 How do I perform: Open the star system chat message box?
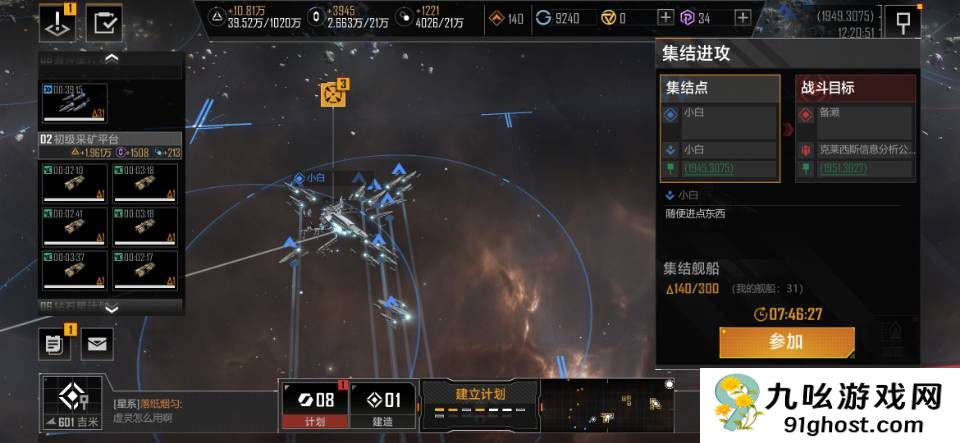click(x=190, y=409)
